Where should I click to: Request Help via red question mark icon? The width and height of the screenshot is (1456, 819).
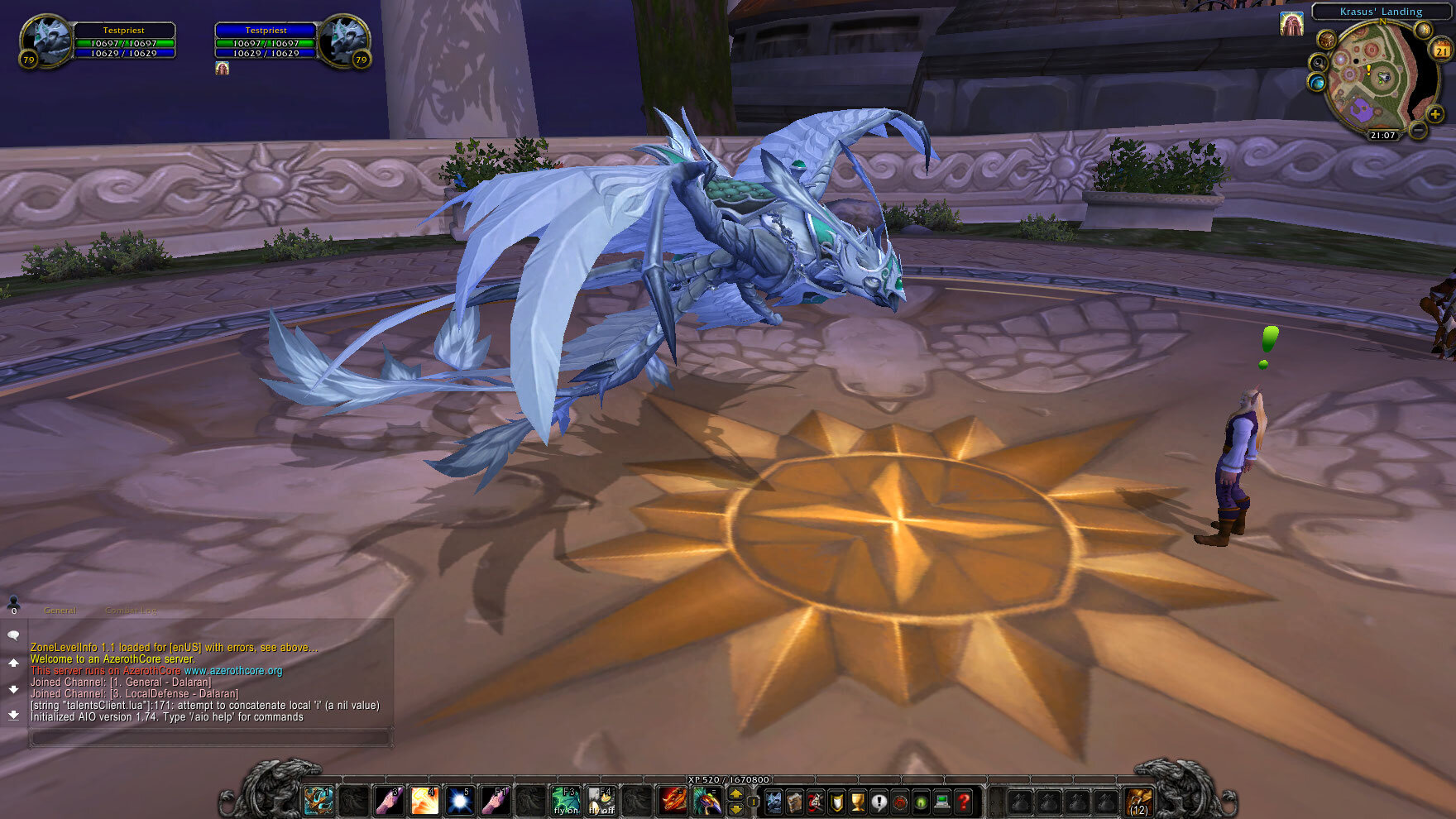coord(963,801)
